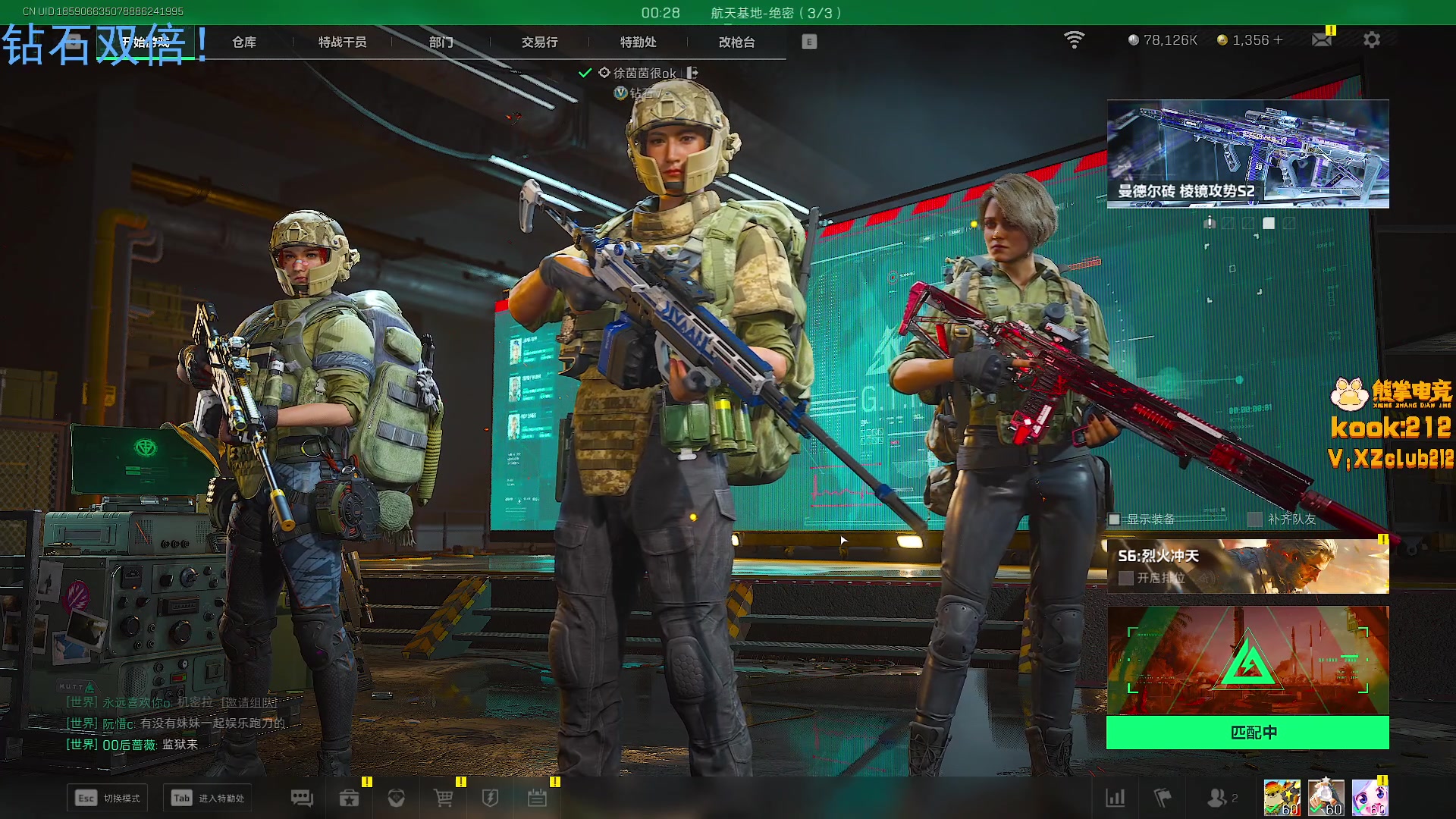
Task: Click the green 匹配中 matchmaking button
Action: (1247, 733)
